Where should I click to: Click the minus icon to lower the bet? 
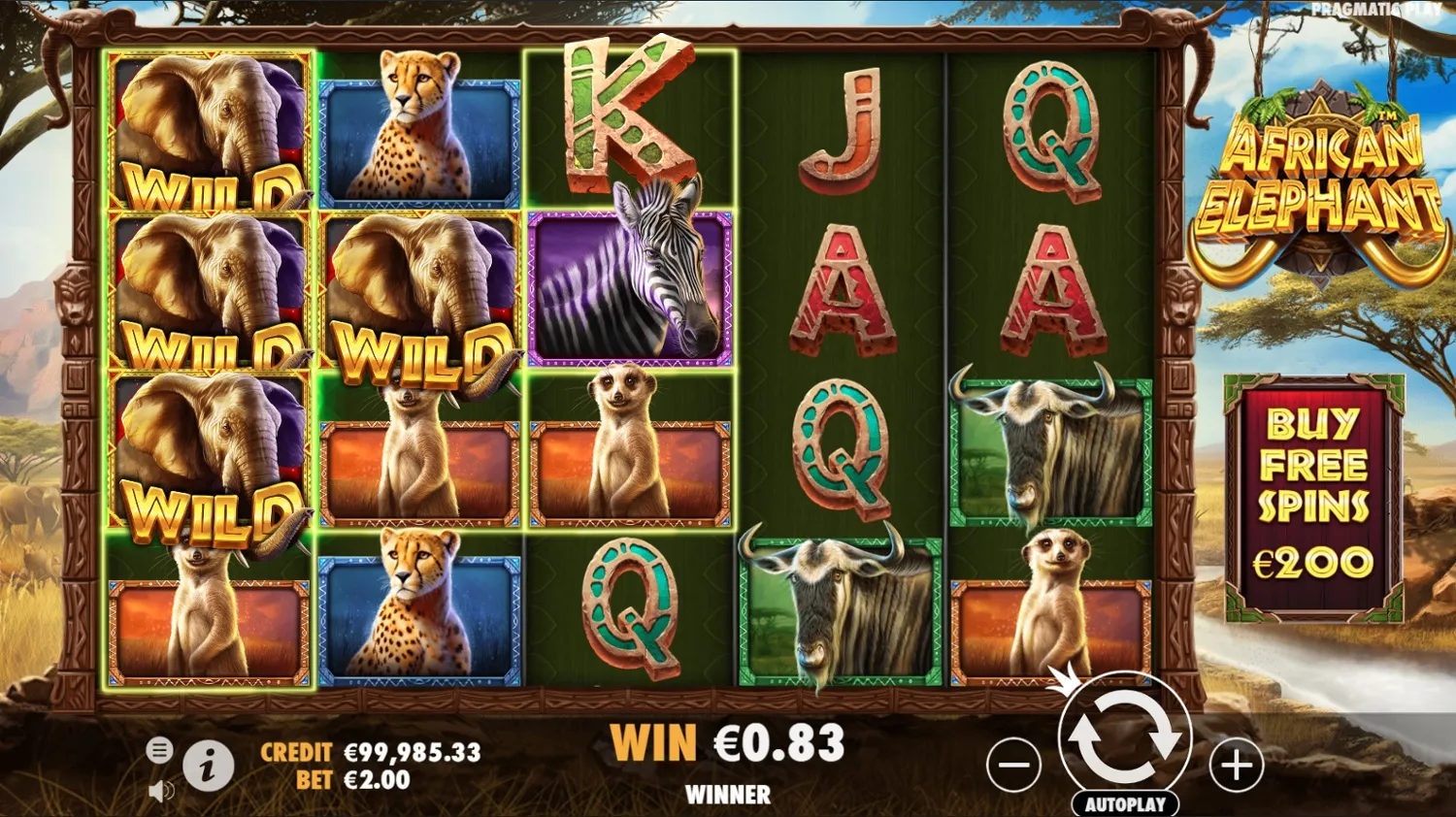[x=1013, y=766]
